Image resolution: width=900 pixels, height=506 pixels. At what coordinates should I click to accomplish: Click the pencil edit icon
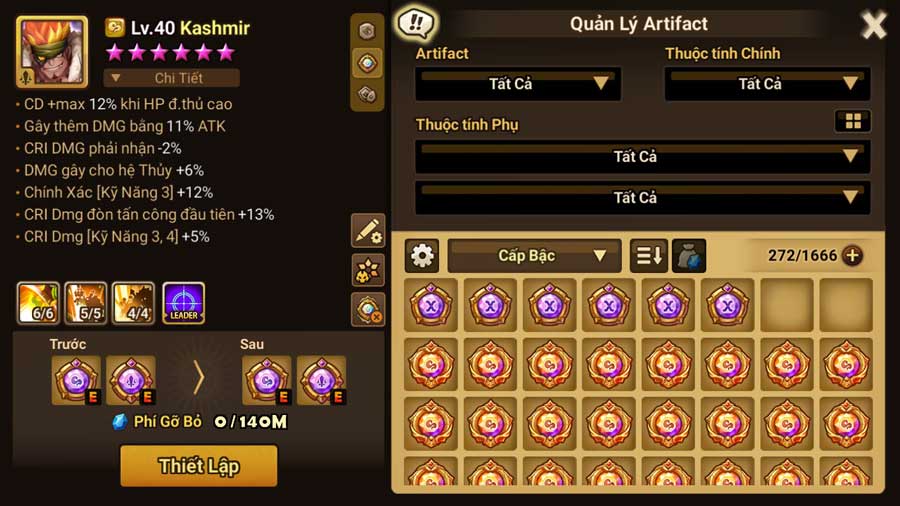click(x=368, y=231)
